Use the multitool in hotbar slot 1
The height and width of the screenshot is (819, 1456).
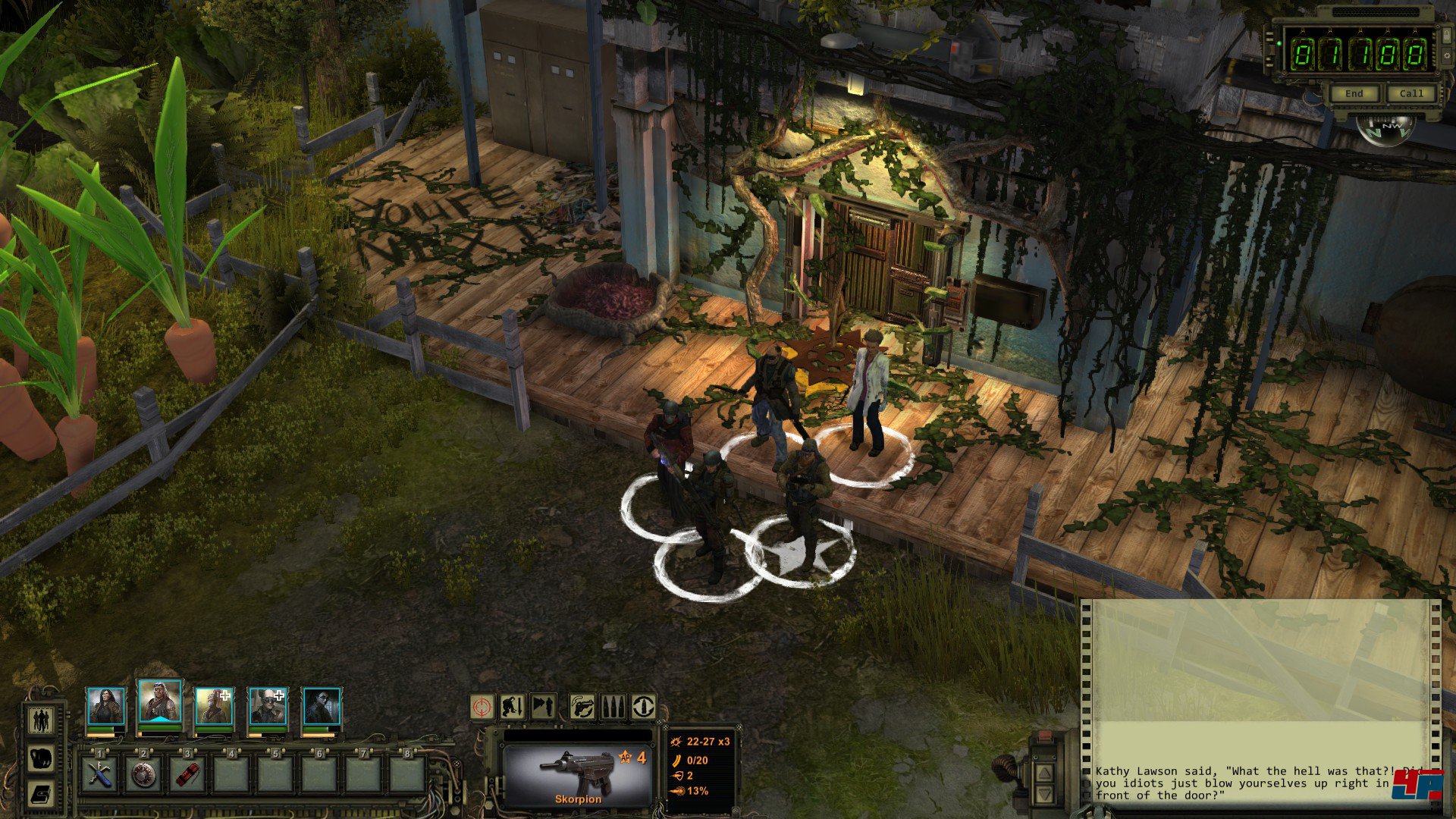click(99, 774)
